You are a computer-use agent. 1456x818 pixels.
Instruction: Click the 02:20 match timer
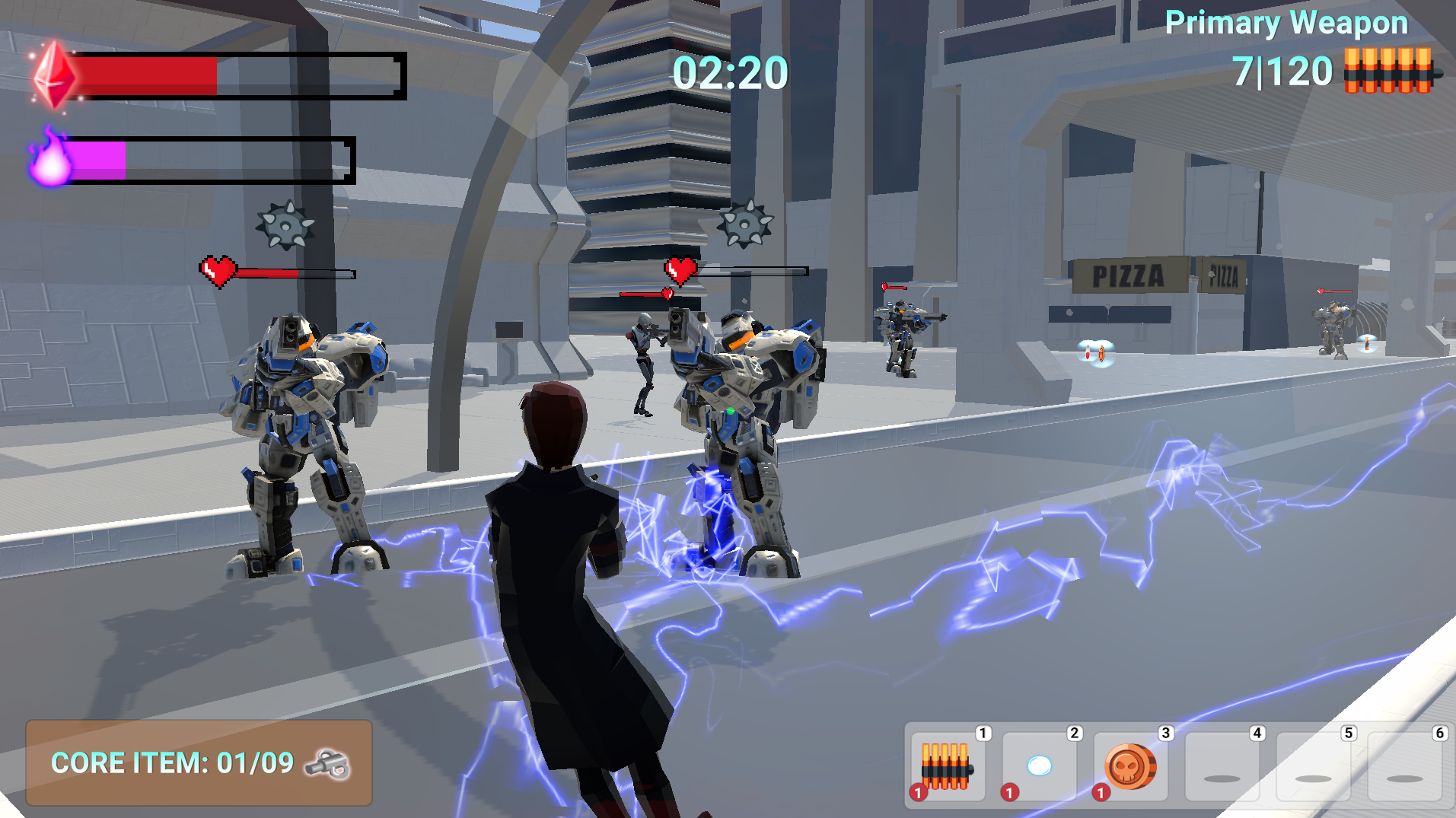click(x=729, y=72)
